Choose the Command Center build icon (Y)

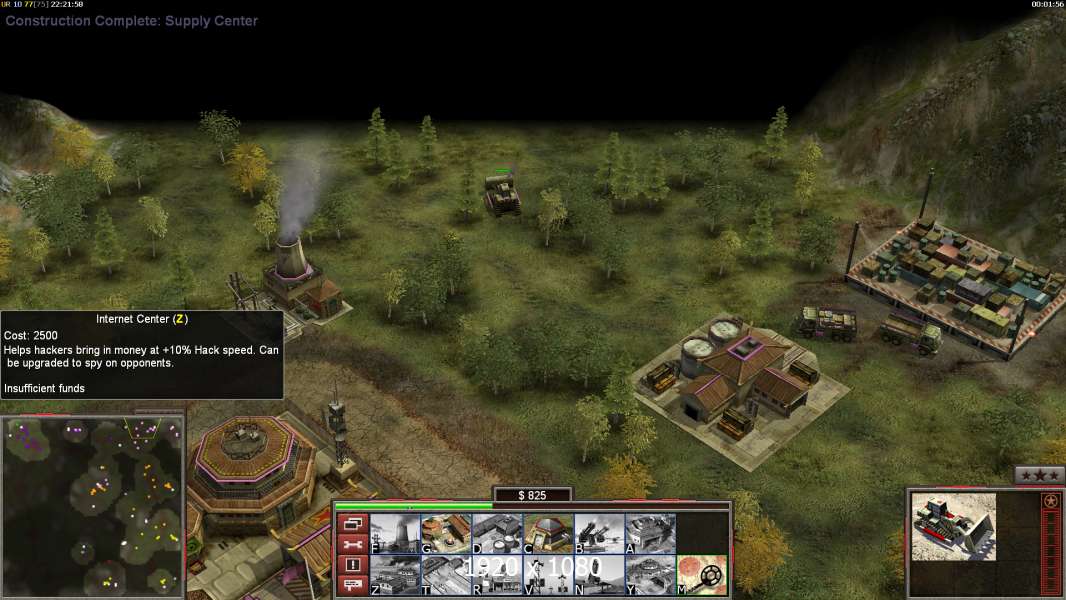(650, 575)
